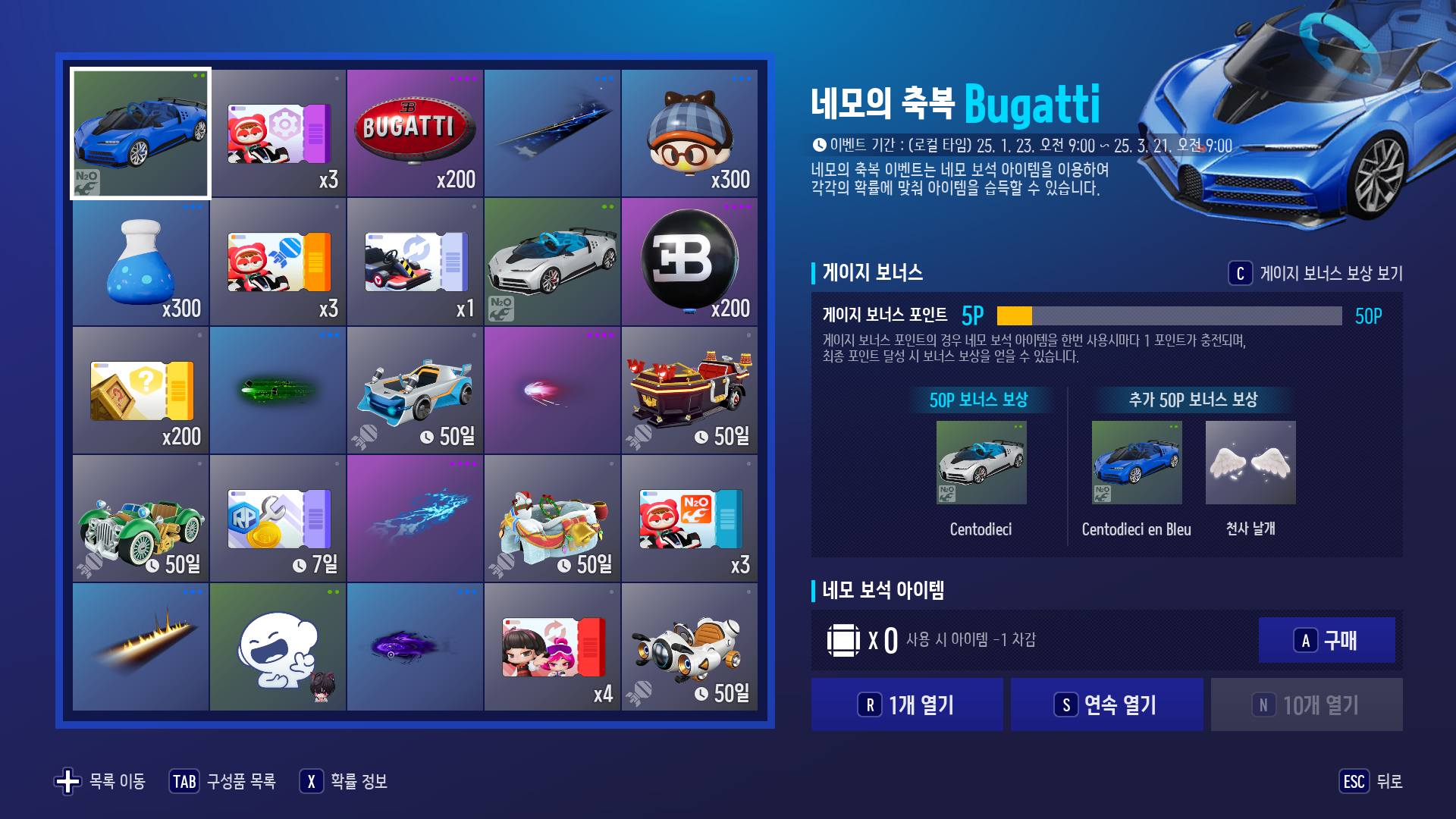The height and width of the screenshot is (819, 1456).
Task: Click the 구매 purchase button
Action: (x=1326, y=639)
